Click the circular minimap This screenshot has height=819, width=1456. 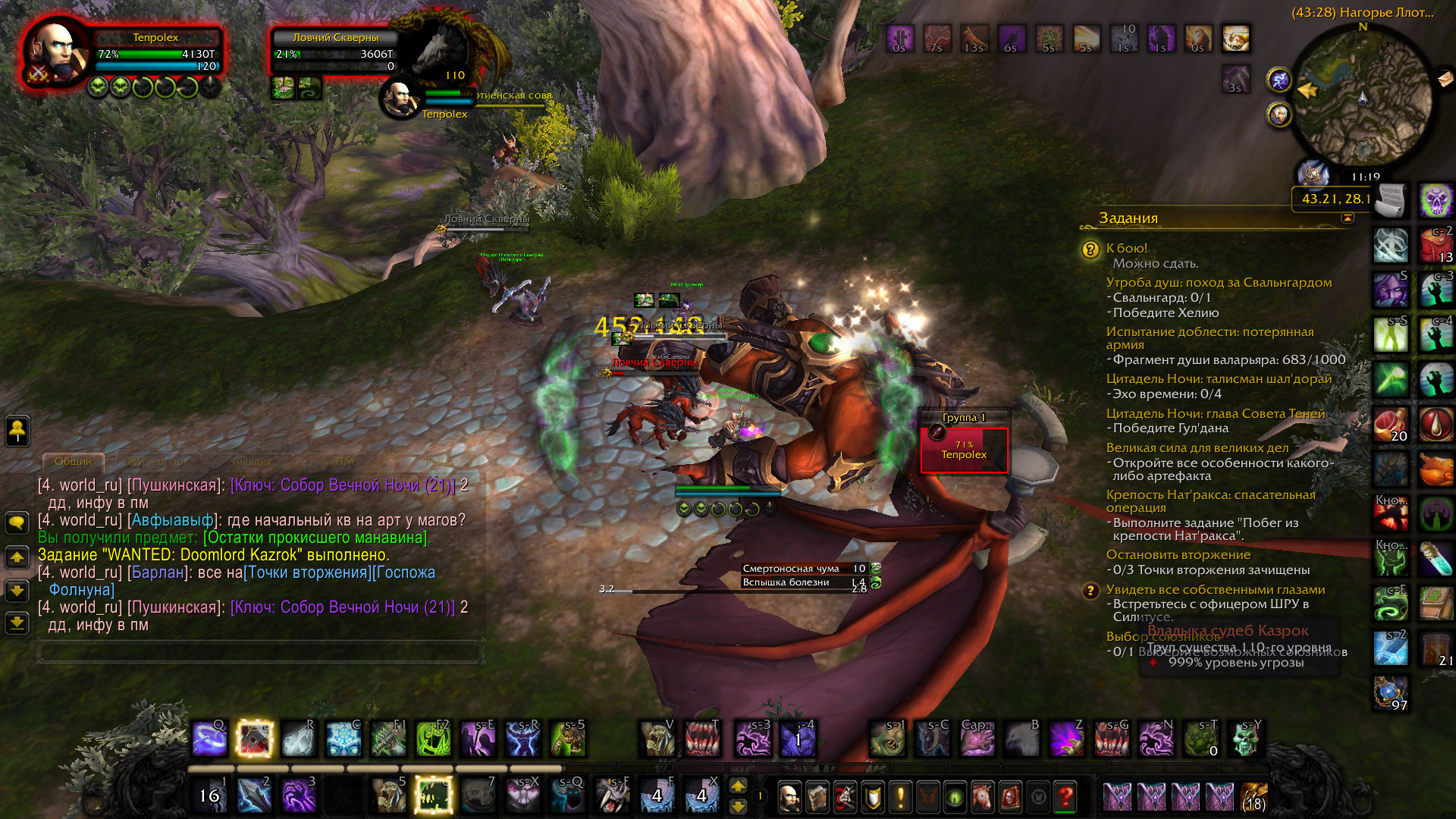[x=1363, y=100]
